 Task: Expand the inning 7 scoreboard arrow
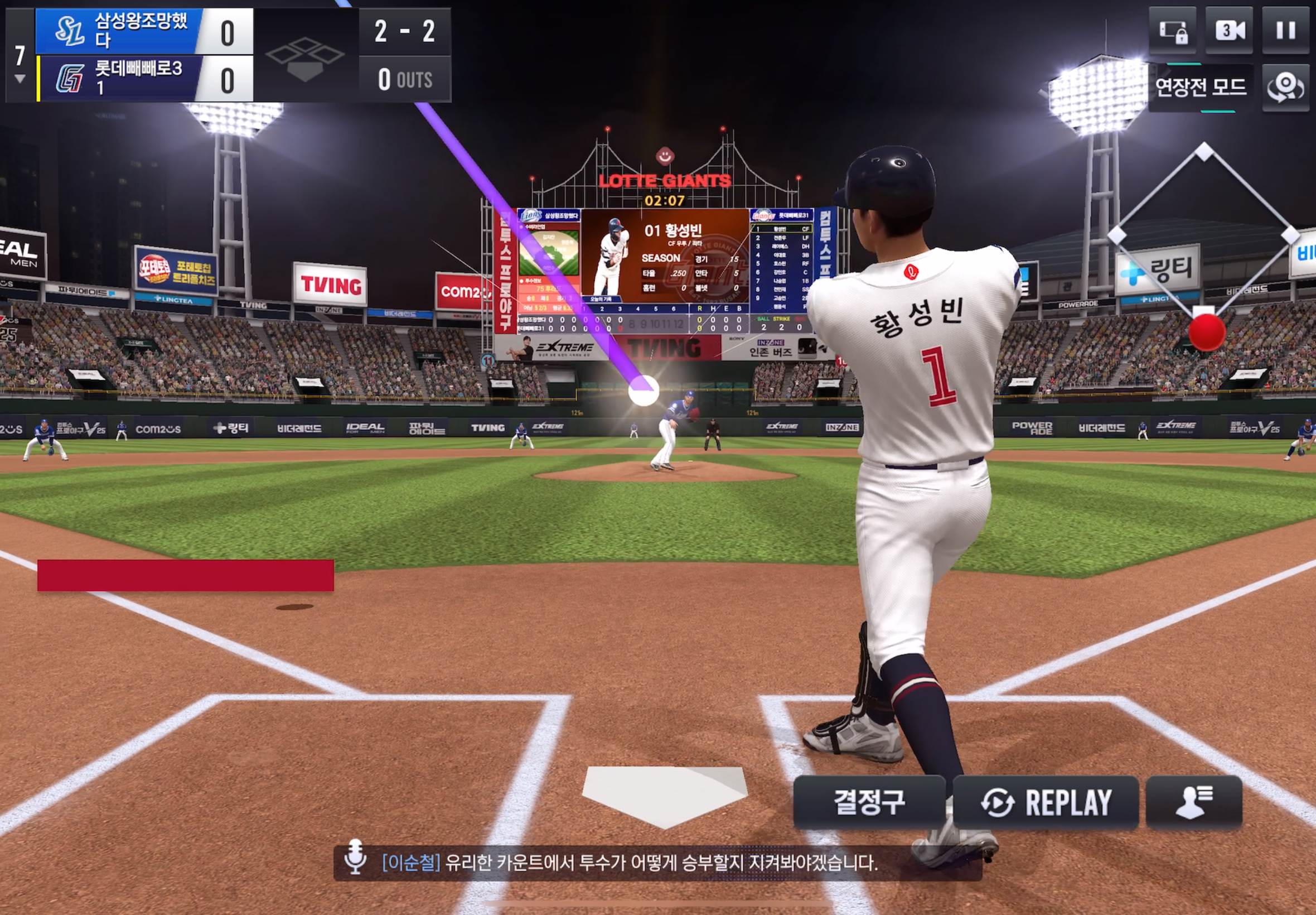point(20,79)
